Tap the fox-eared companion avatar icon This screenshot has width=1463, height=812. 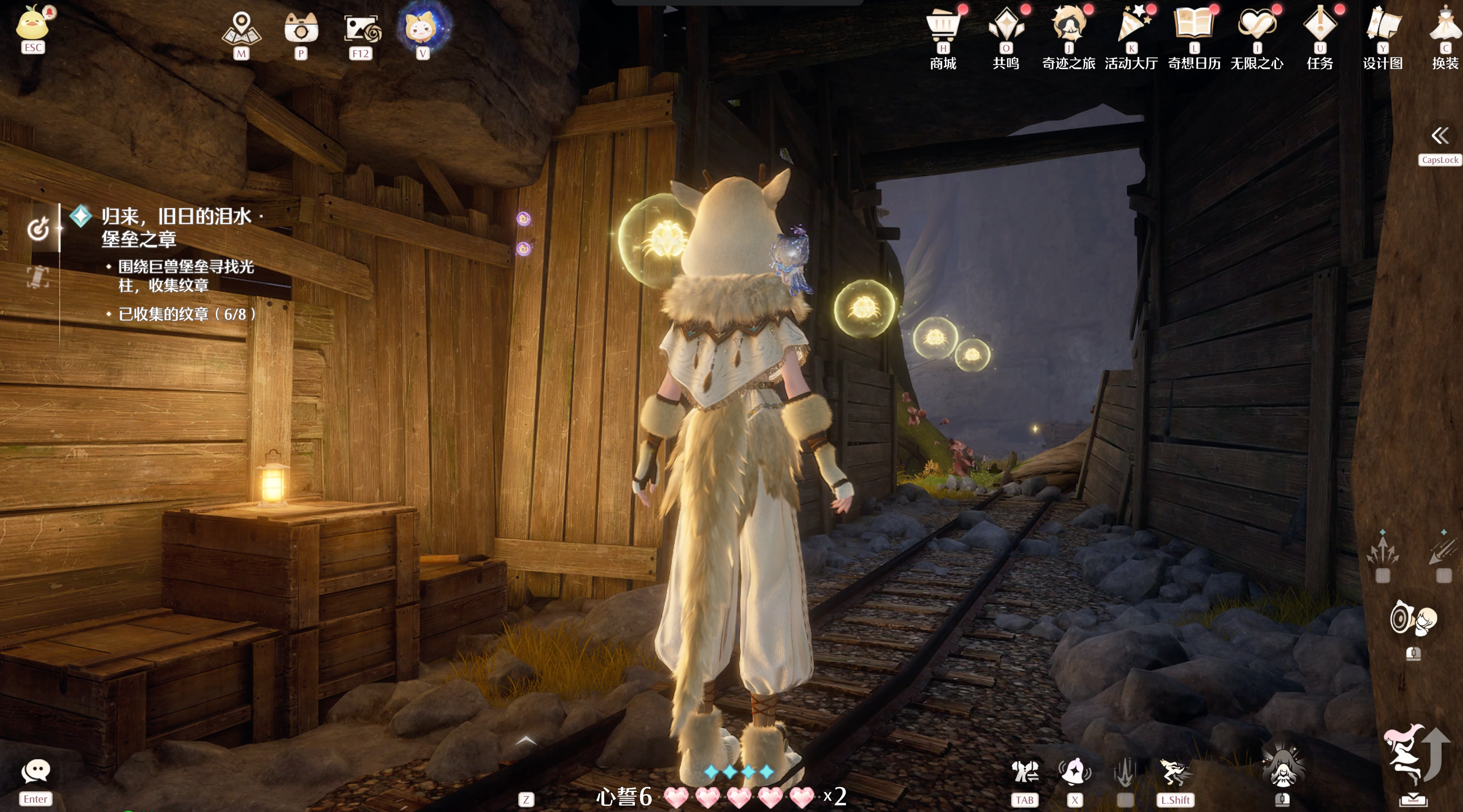click(423, 27)
